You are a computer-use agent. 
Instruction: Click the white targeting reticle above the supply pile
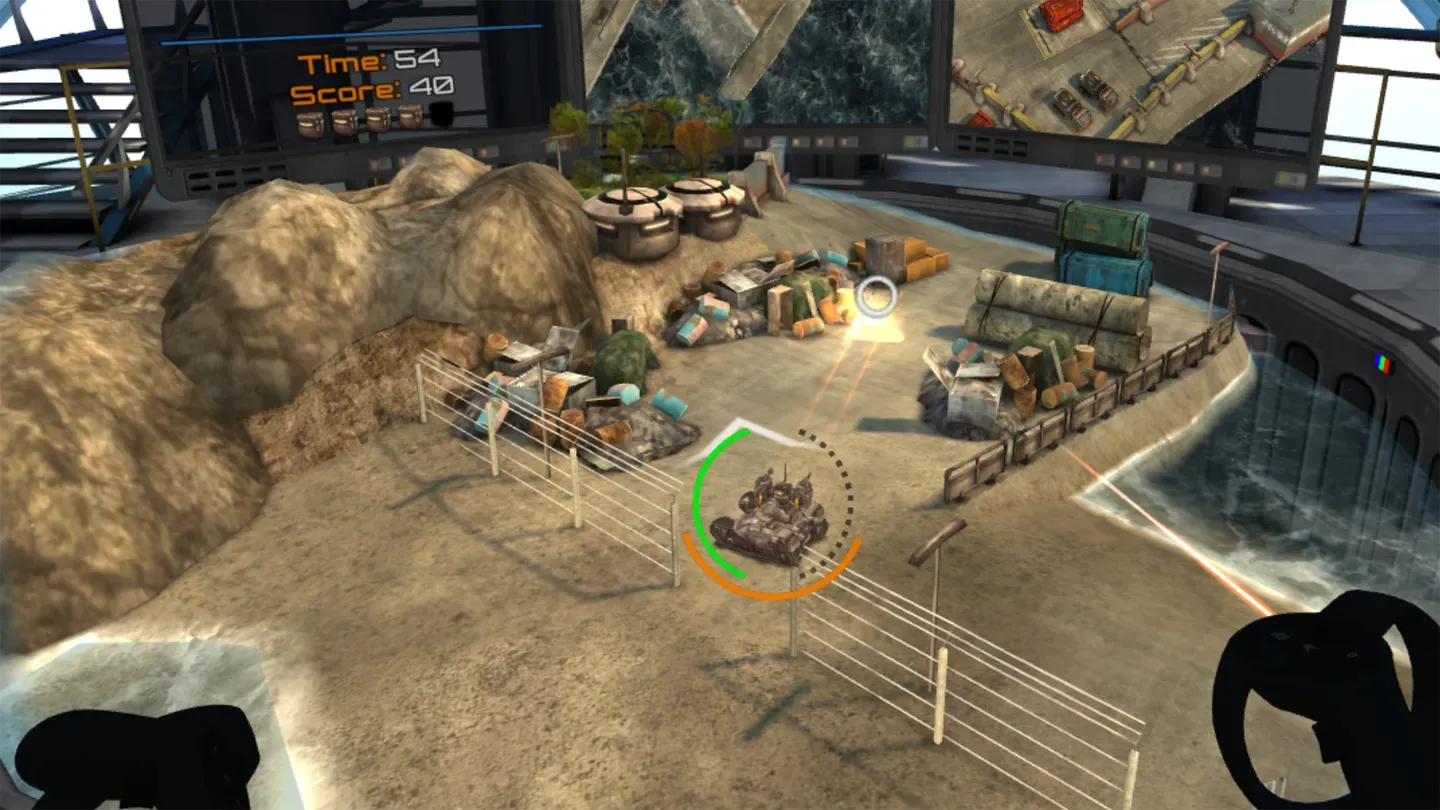875,295
